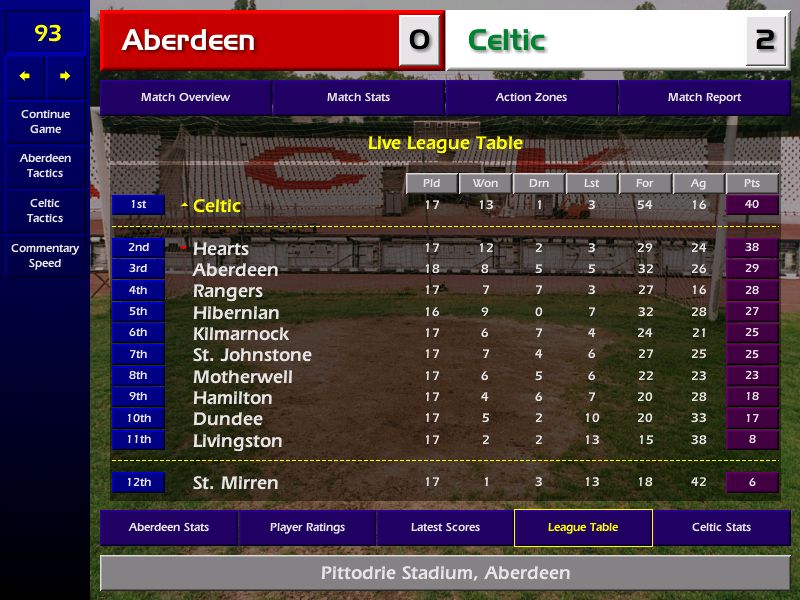Change the Commentary Speed

45,255
